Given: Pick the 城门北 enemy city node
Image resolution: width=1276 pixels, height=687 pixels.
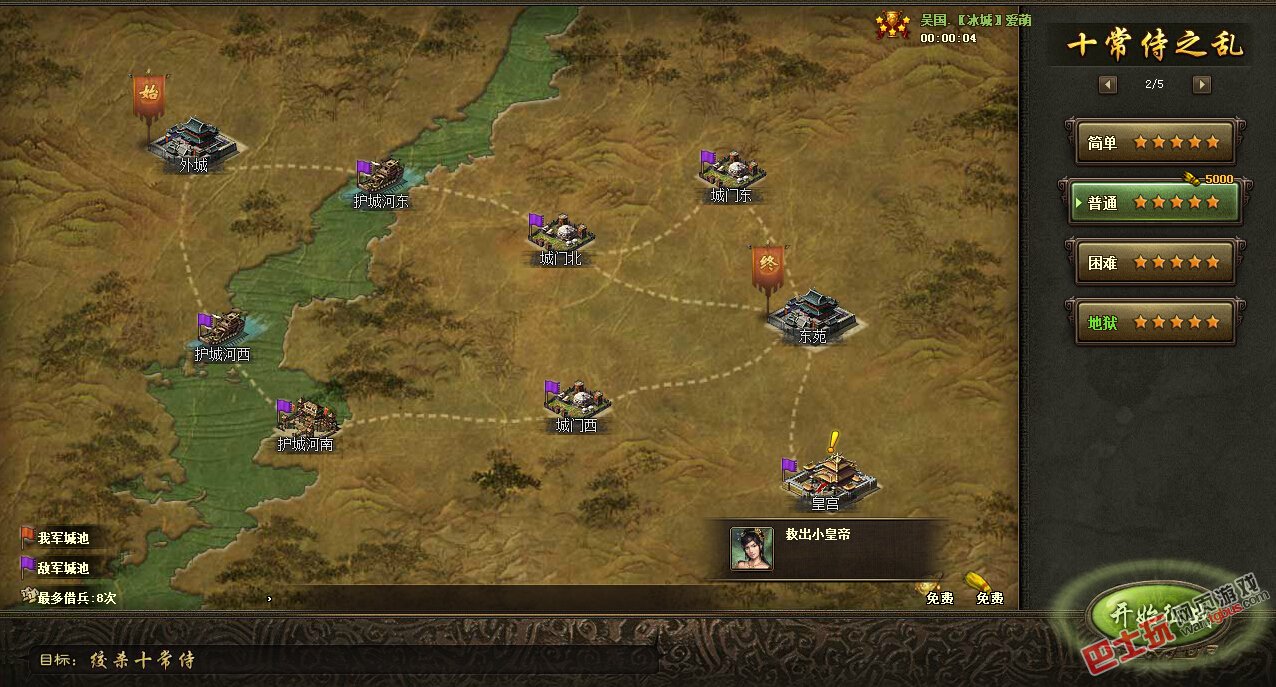Looking at the screenshot, I should coord(561,235).
